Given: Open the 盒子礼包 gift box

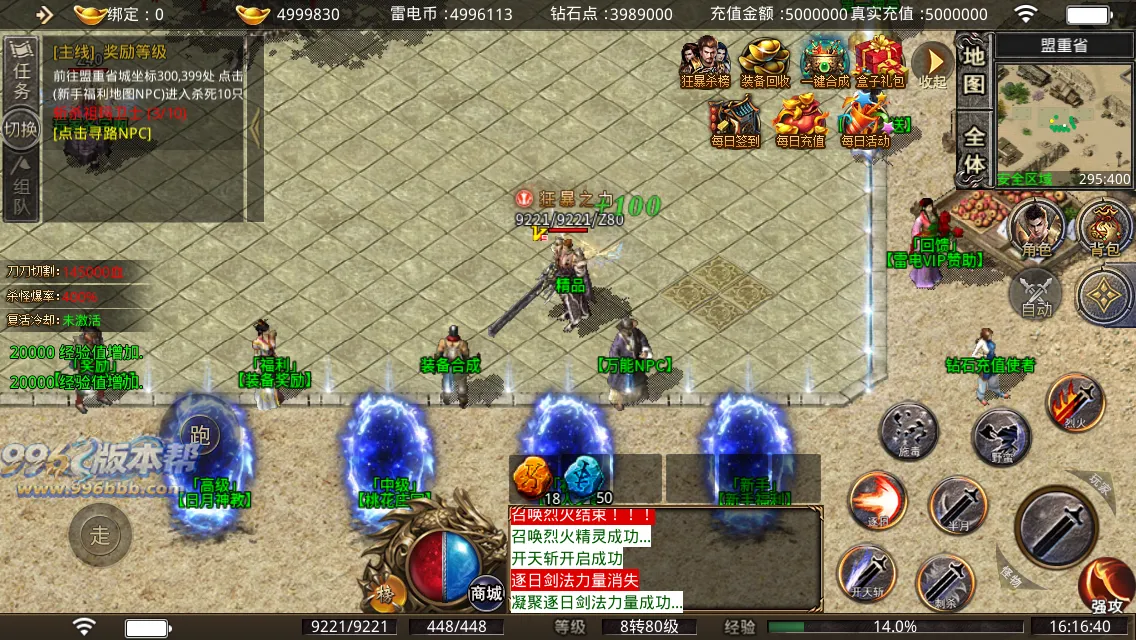Looking at the screenshot, I should 879,62.
